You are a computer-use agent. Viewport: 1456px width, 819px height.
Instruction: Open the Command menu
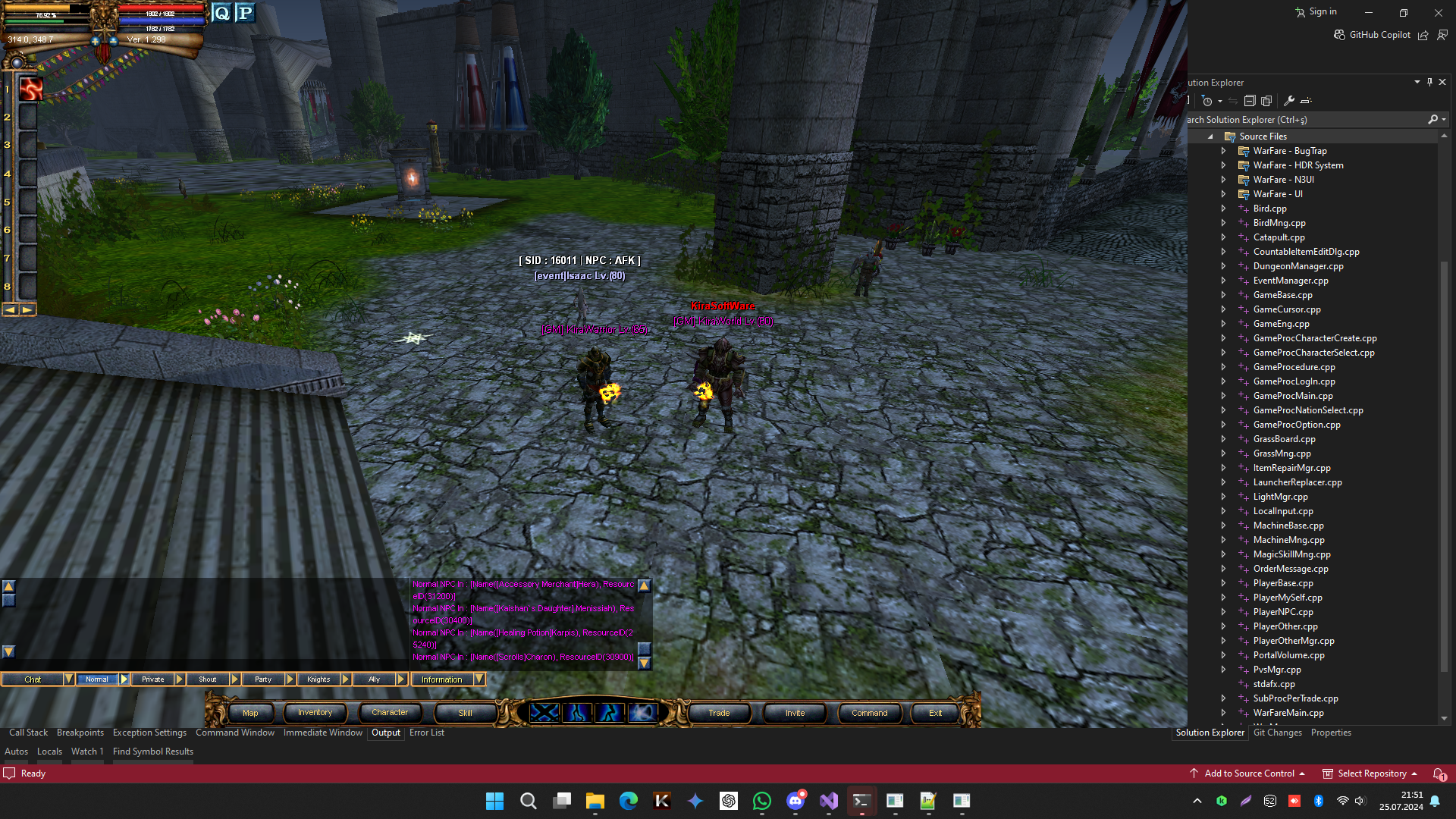point(869,713)
